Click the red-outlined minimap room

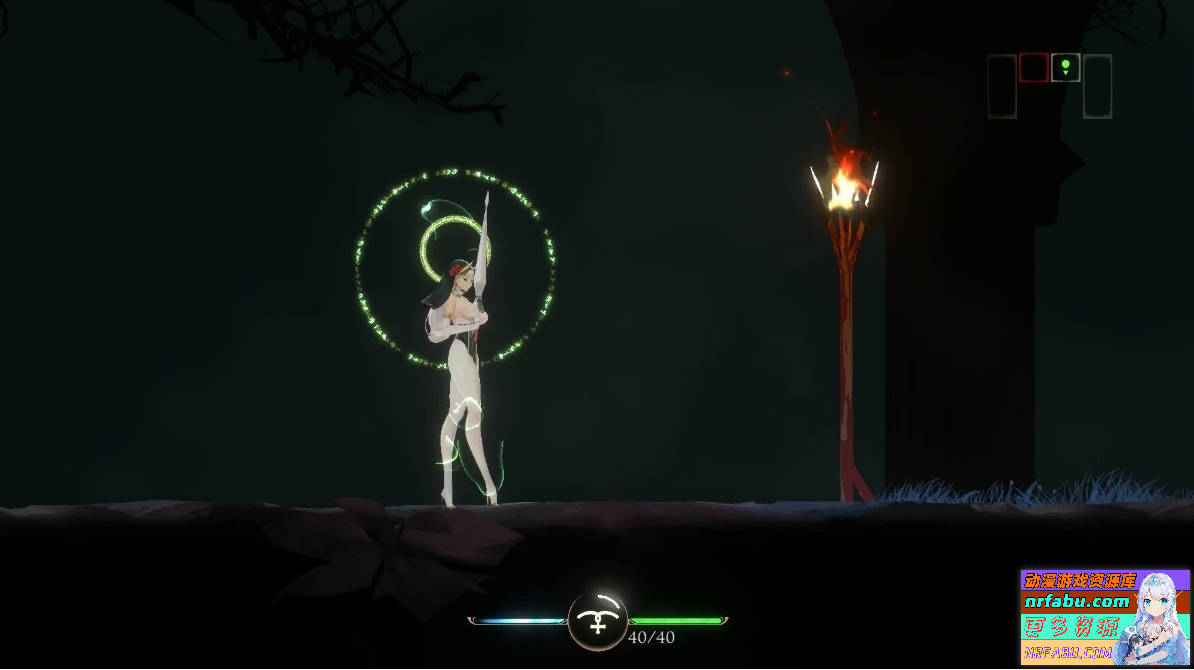click(x=1033, y=68)
